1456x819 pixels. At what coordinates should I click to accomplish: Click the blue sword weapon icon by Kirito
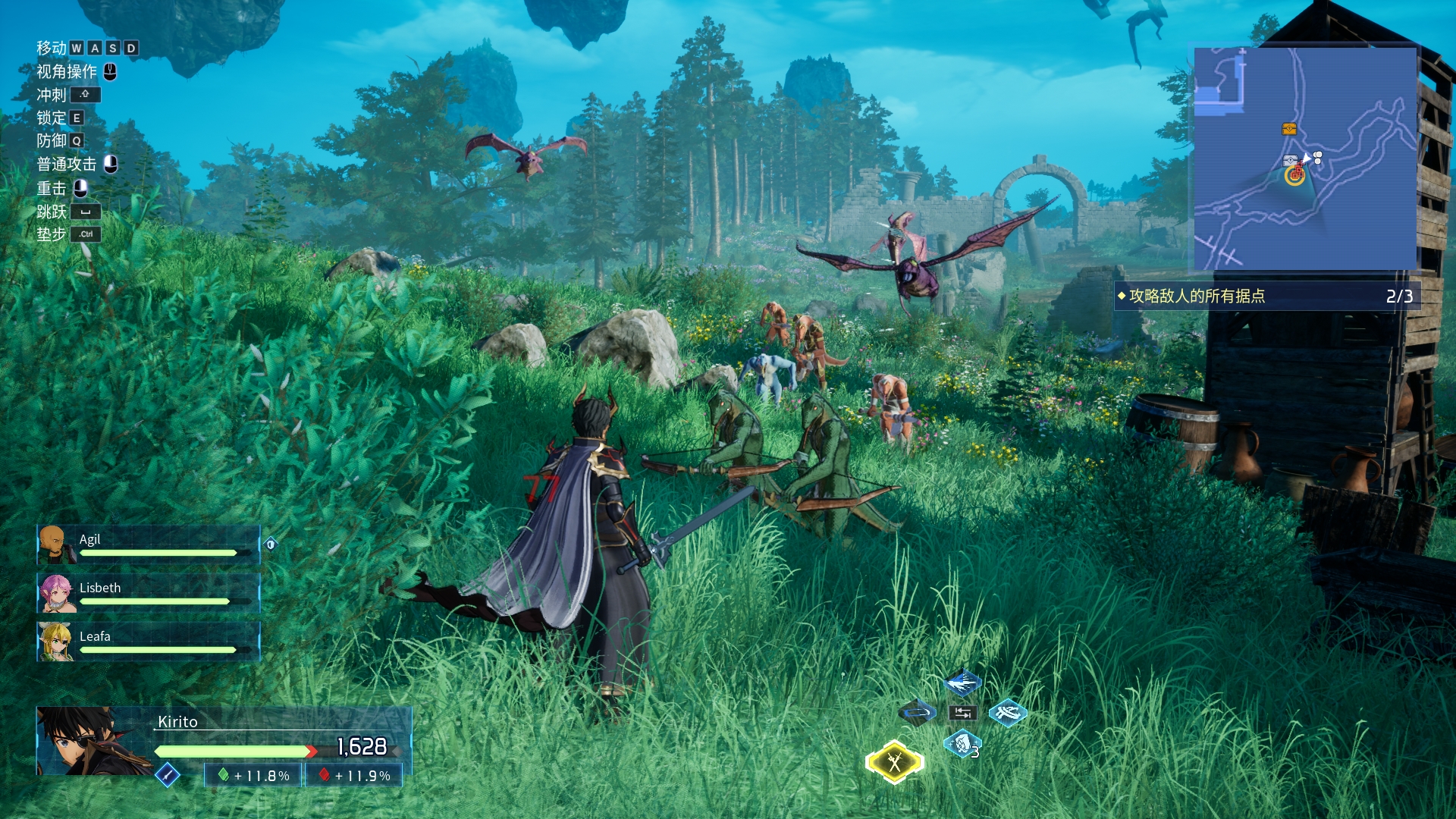(167, 774)
